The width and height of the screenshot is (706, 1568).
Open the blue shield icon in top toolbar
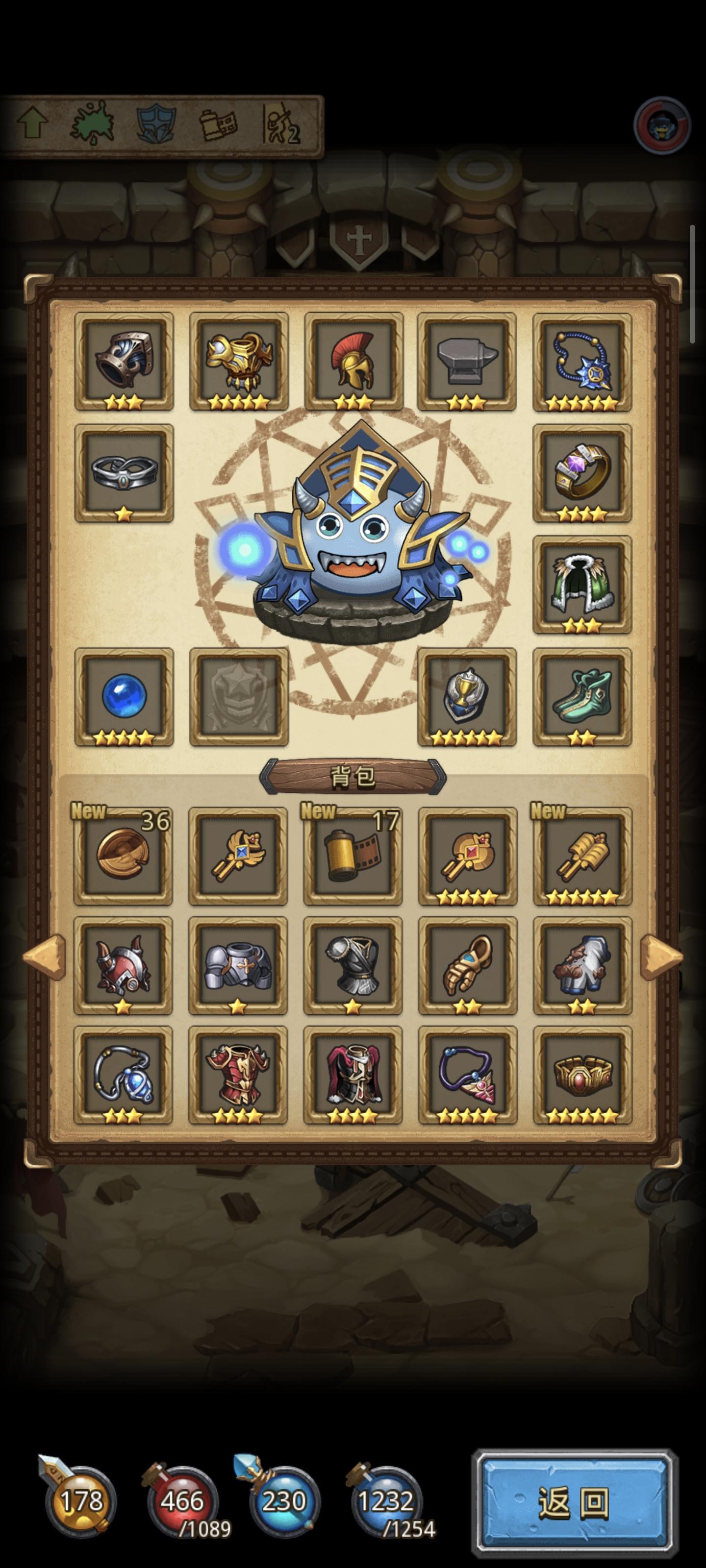(x=155, y=125)
